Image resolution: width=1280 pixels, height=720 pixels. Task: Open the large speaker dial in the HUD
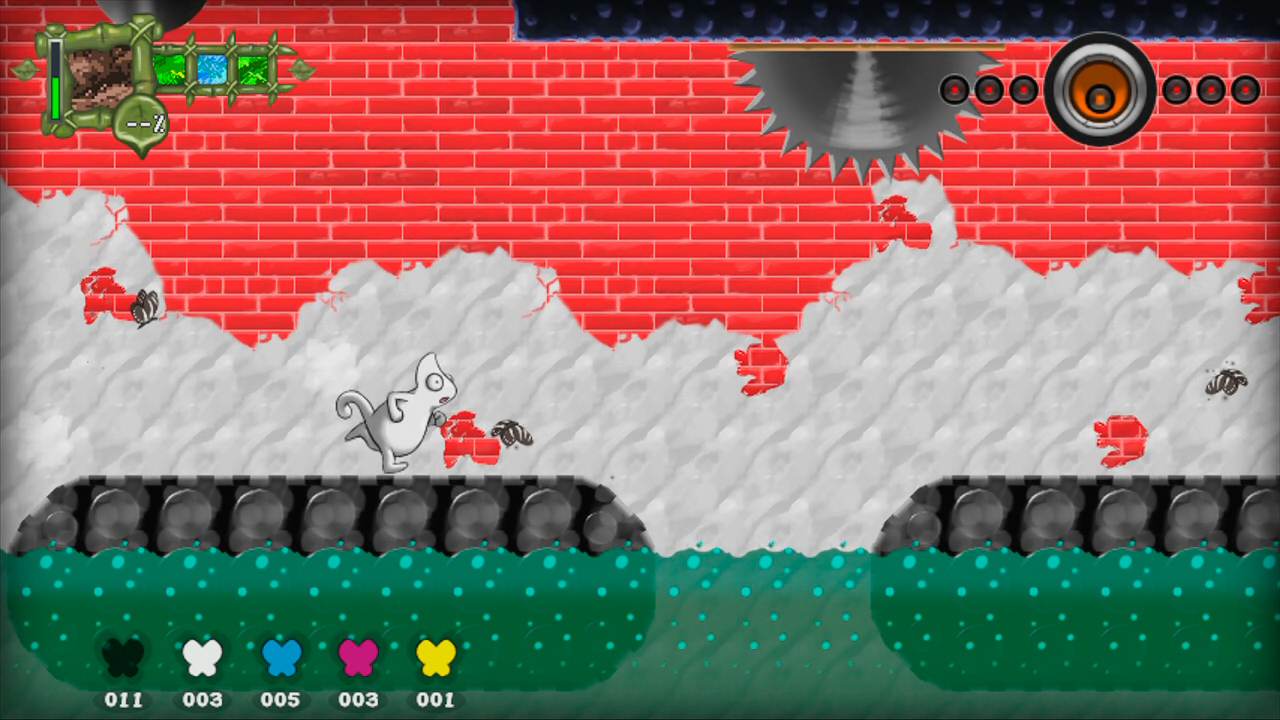coord(1100,92)
